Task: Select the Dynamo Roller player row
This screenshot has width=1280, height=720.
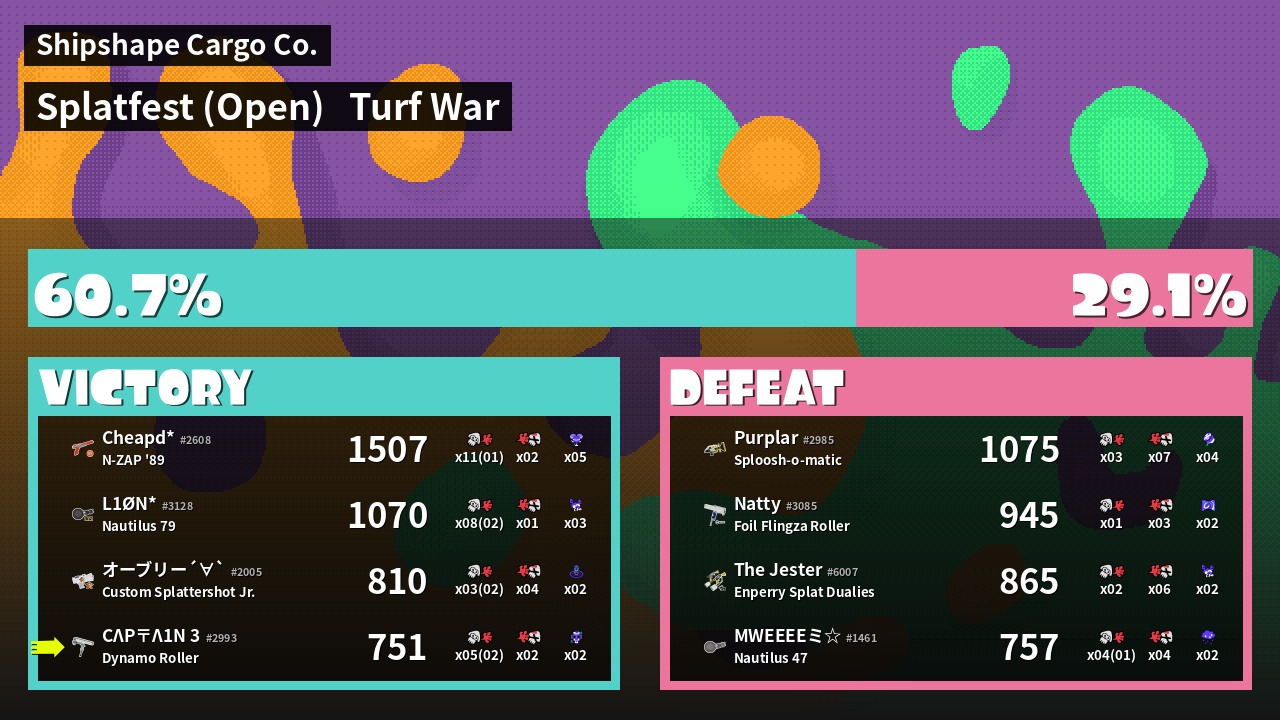Action: (324, 647)
